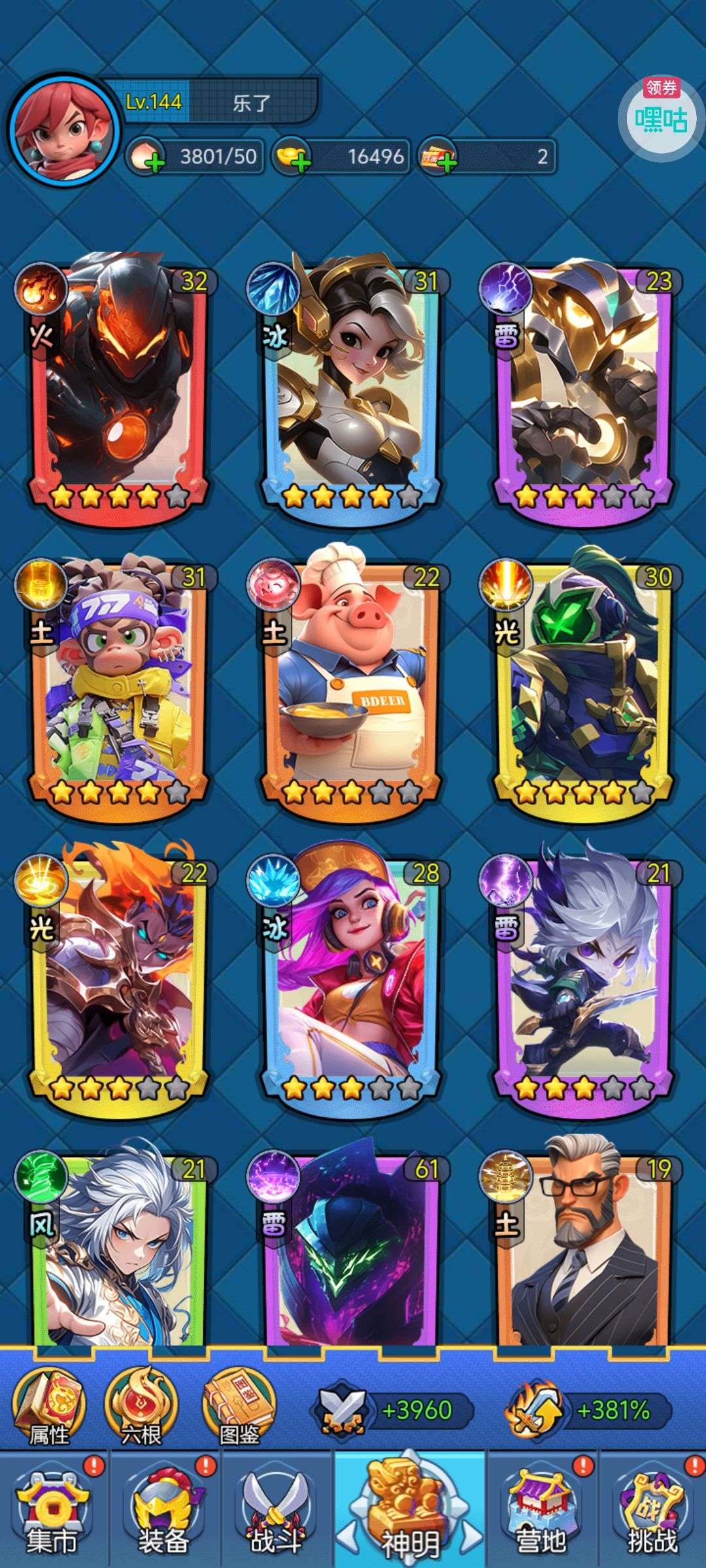Open the 属性 attributes button
Screen dimensions: 706x1568
(50, 1406)
